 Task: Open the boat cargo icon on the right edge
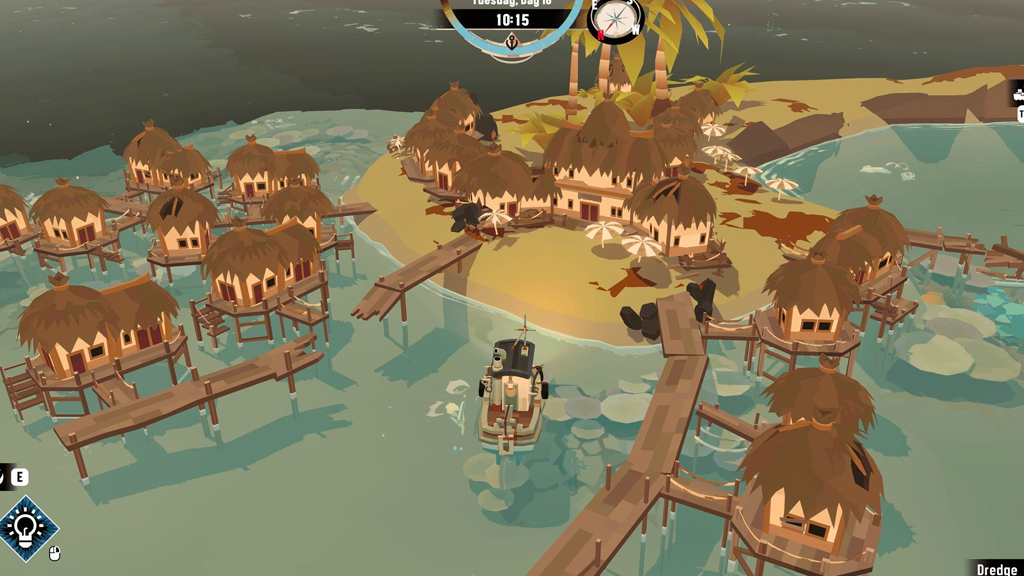(x=1018, y=96)
